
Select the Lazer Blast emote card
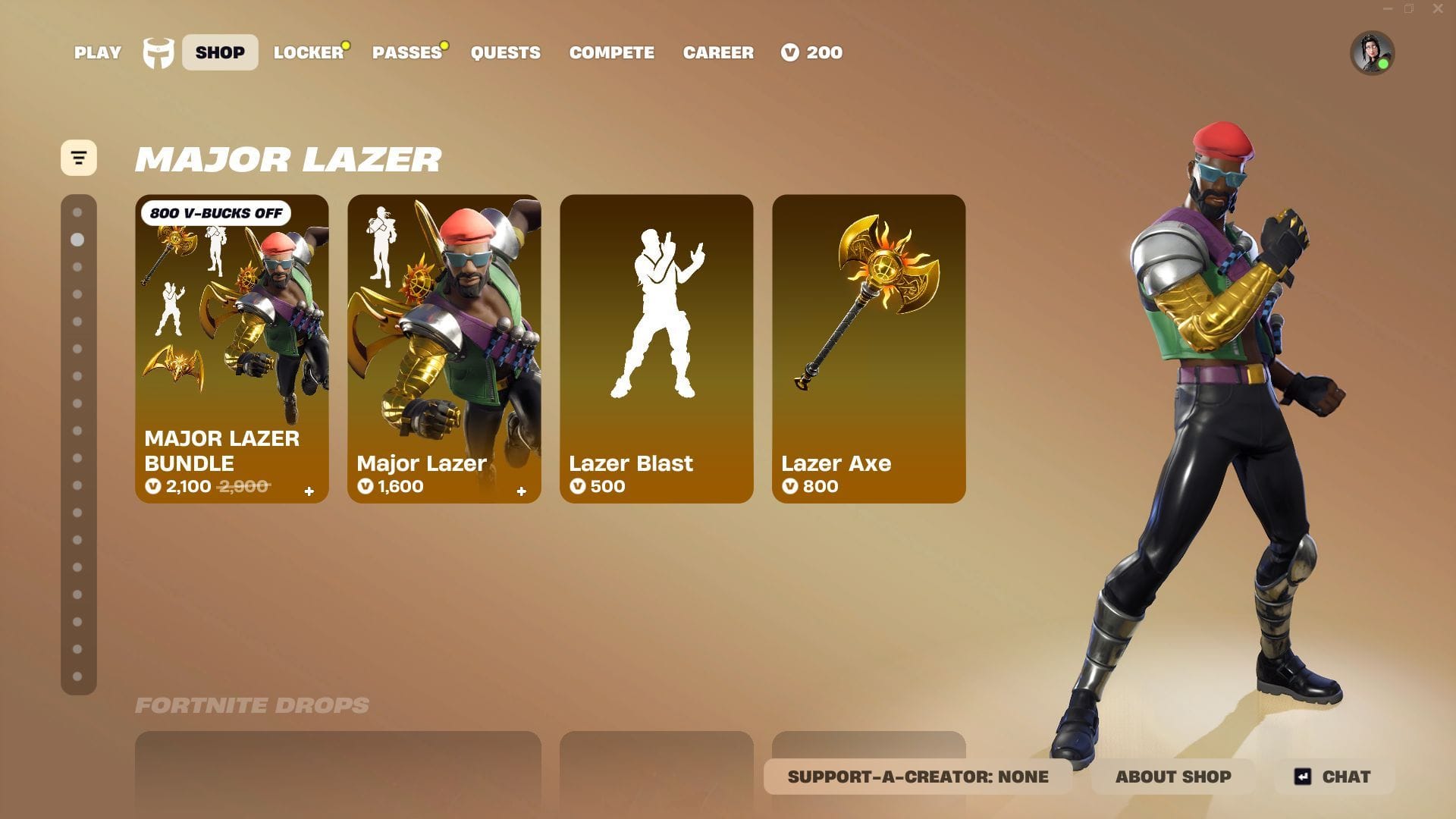coord(657,349)
